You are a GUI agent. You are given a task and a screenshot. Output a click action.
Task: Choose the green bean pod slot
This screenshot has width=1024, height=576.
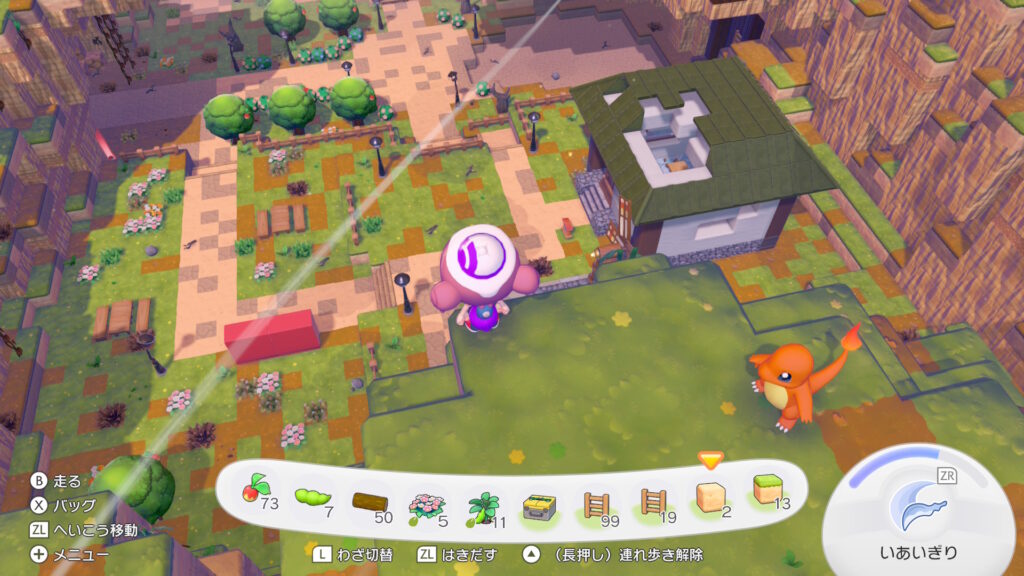312,496
